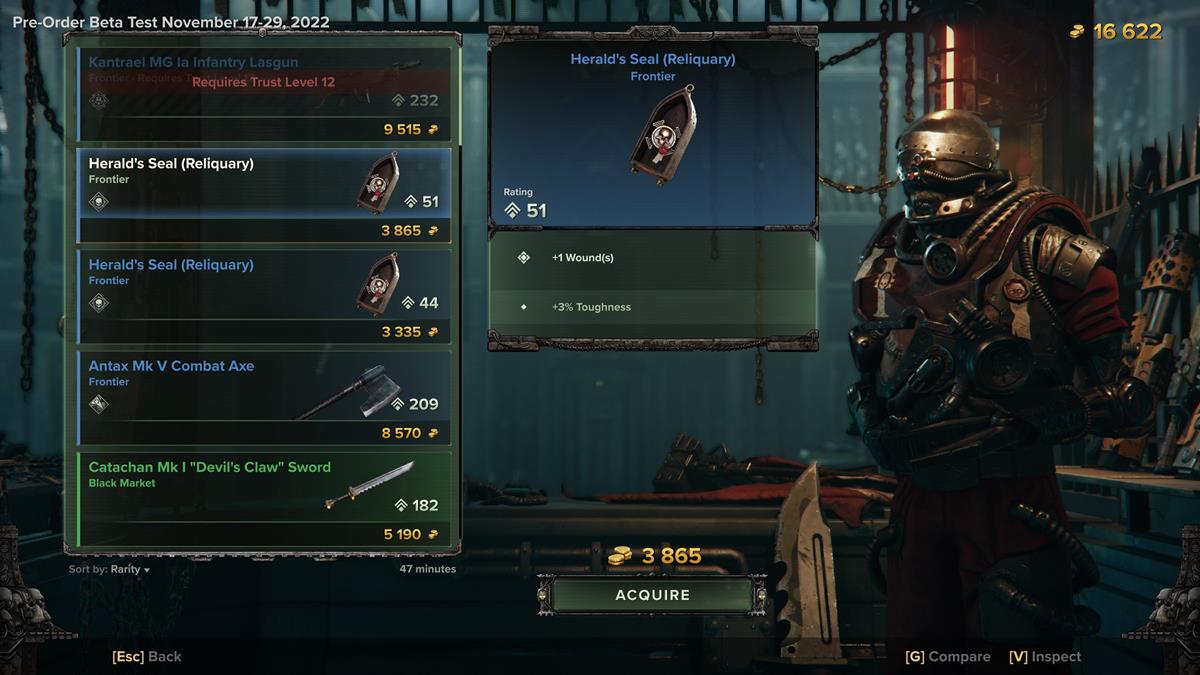Acquire the selected Herald's Seal
The width and height of the screenshot is (1200, 675).
pyautogui.click(x=652, y=595)
